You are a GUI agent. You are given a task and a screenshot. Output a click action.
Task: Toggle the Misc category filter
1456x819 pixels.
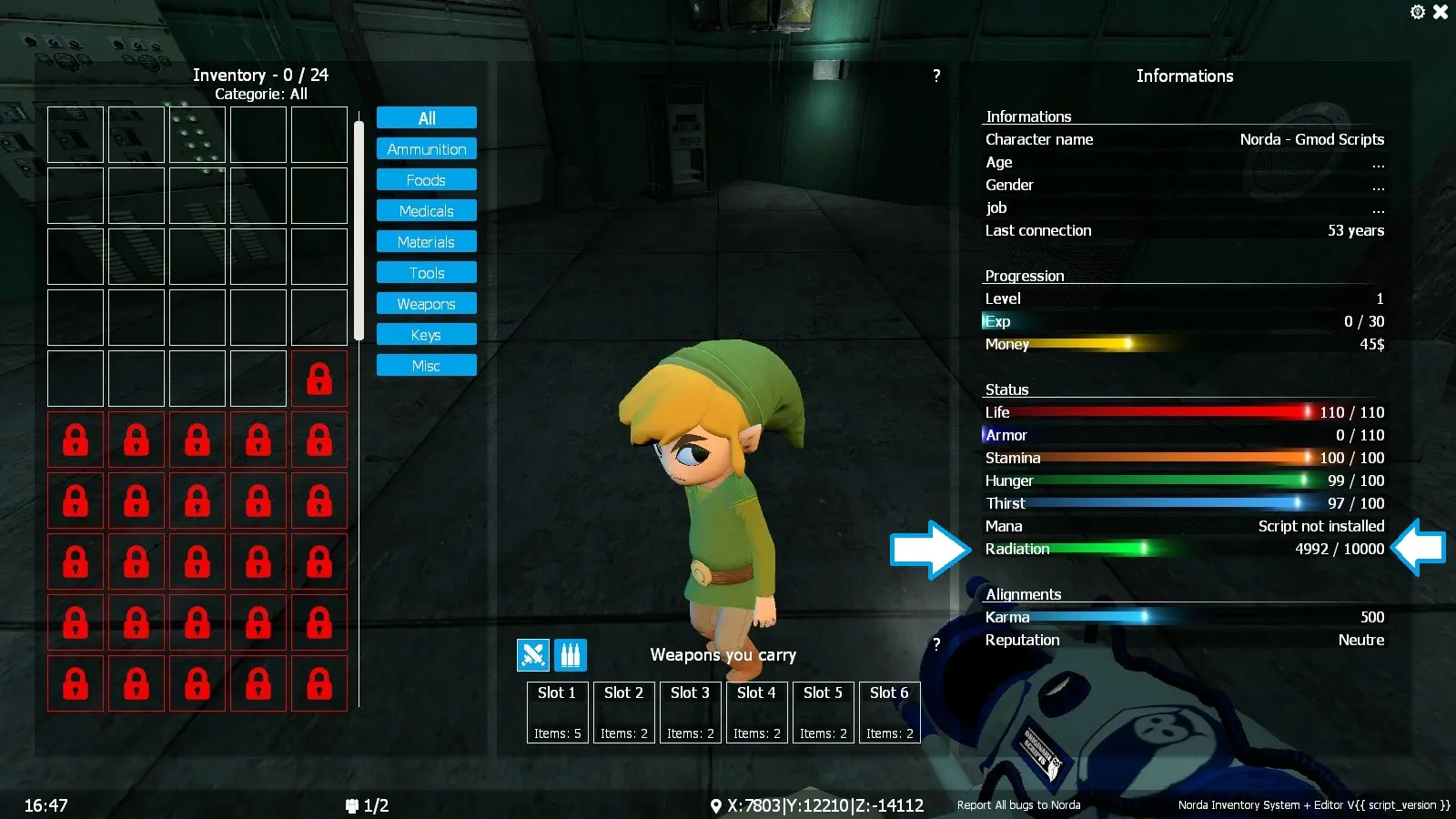point(426,365)
